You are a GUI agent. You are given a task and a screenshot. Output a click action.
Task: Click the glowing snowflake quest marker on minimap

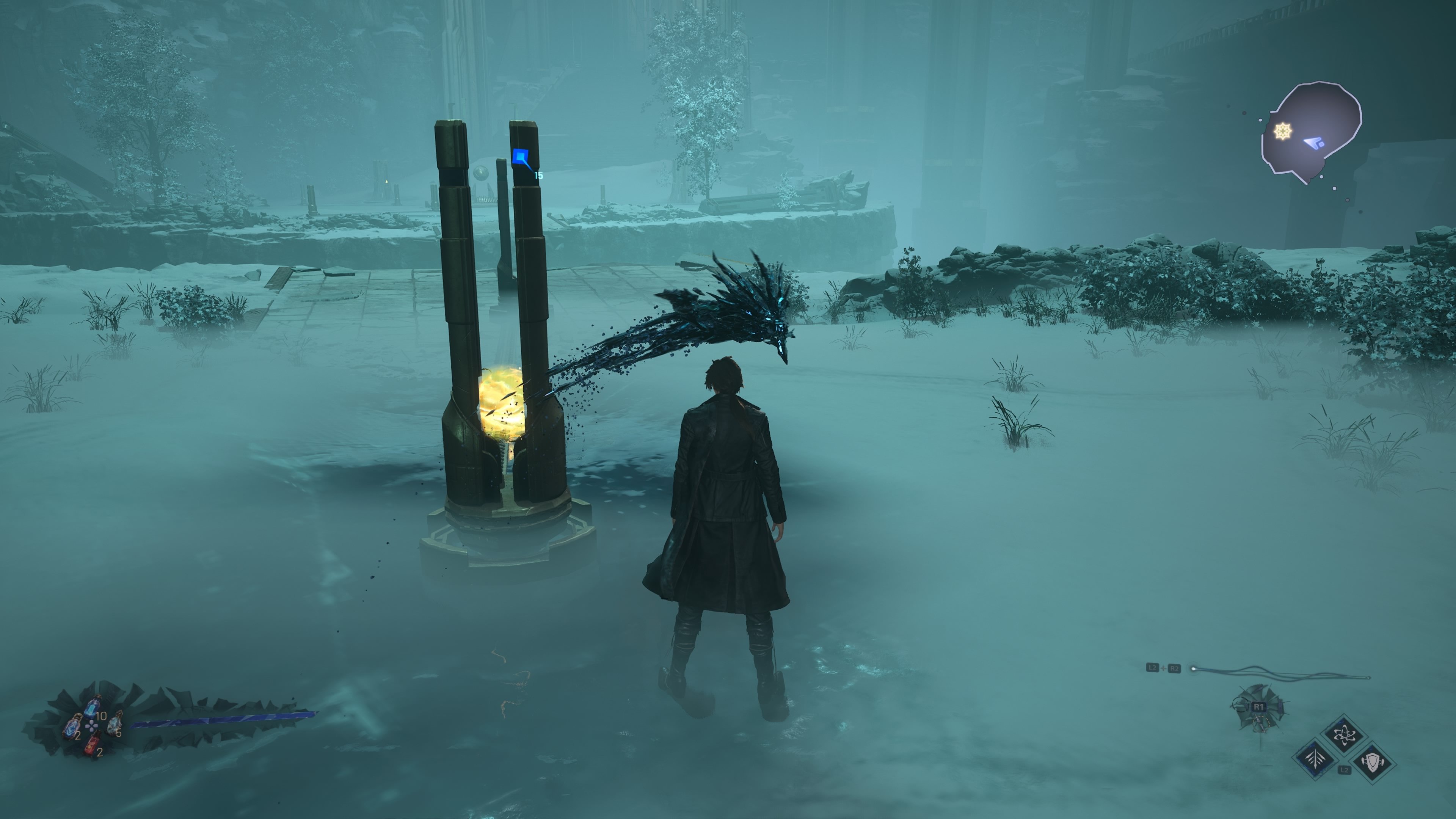[x=1283, y=130]
